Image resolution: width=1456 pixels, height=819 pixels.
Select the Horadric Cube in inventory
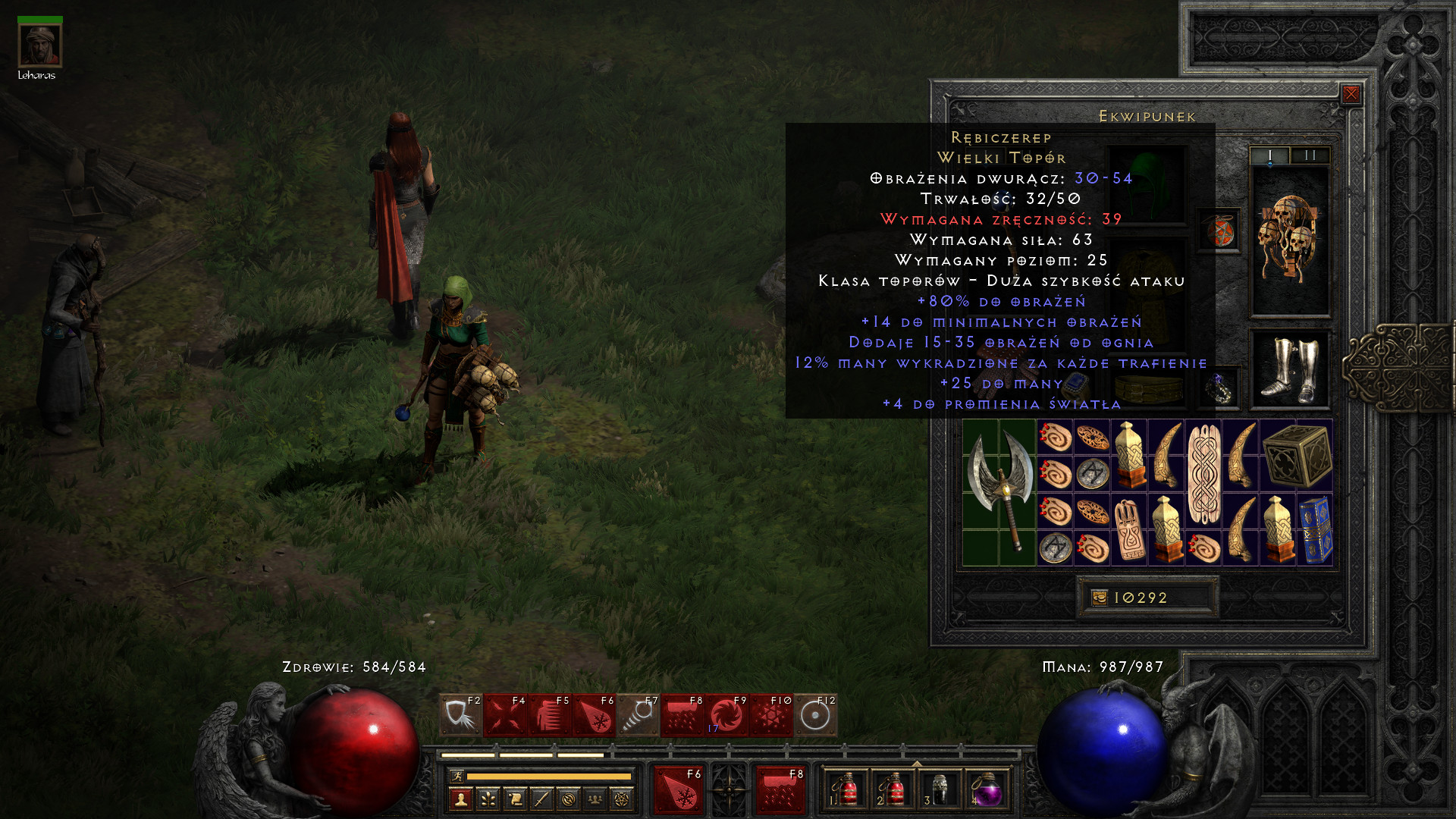pyautogui.click(x=1297, y=455)
